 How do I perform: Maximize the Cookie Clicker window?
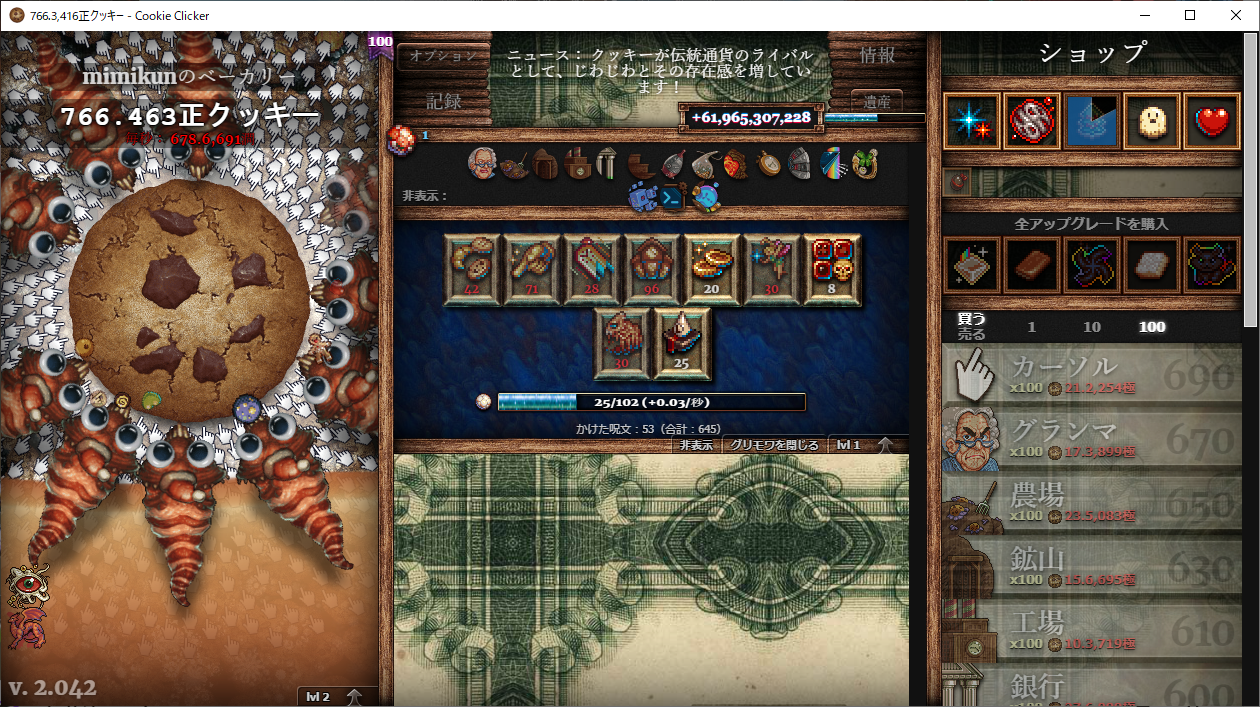[x=1190, y=15]
